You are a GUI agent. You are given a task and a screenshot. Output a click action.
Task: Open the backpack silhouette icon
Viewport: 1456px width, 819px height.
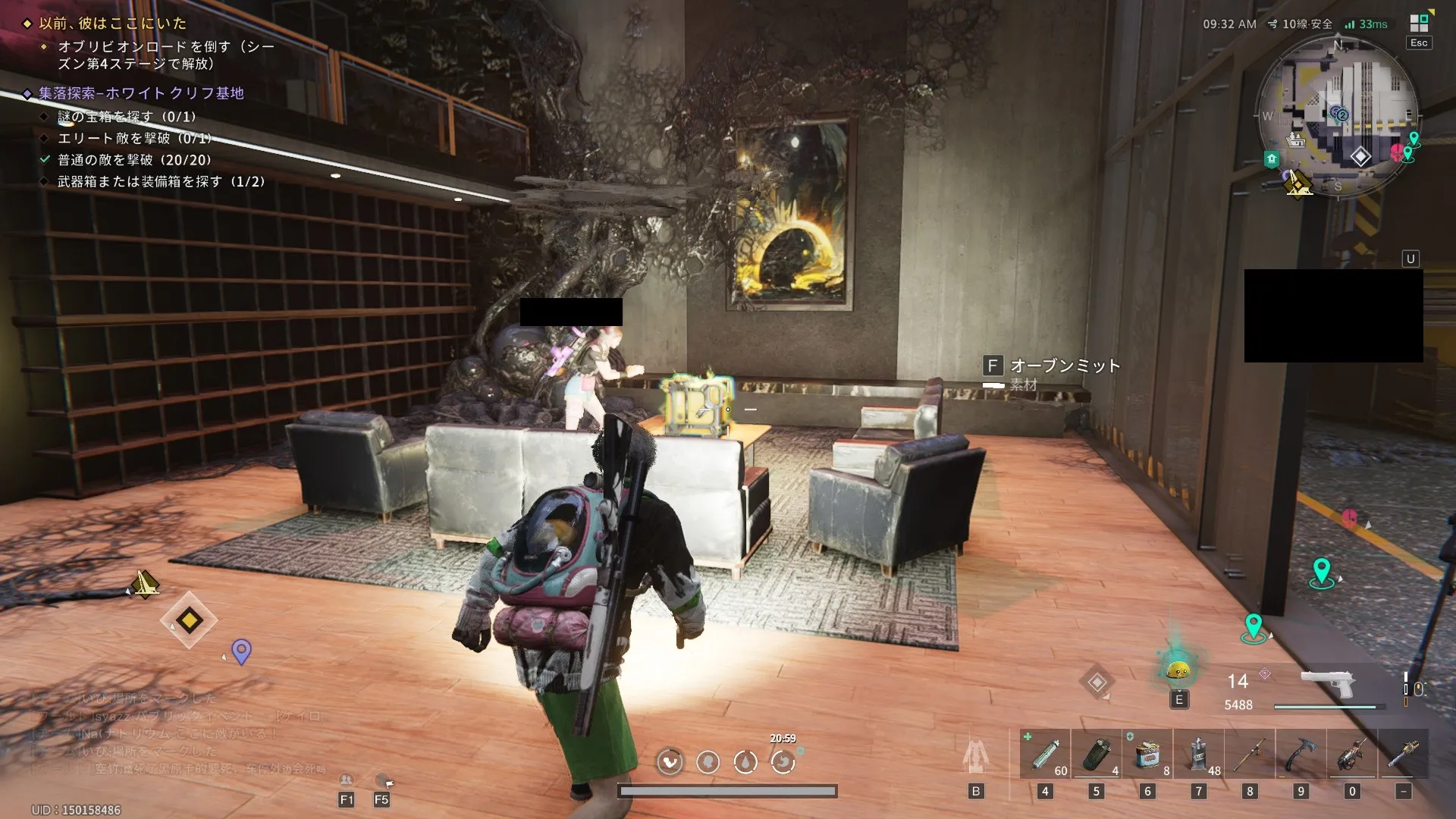976,755
